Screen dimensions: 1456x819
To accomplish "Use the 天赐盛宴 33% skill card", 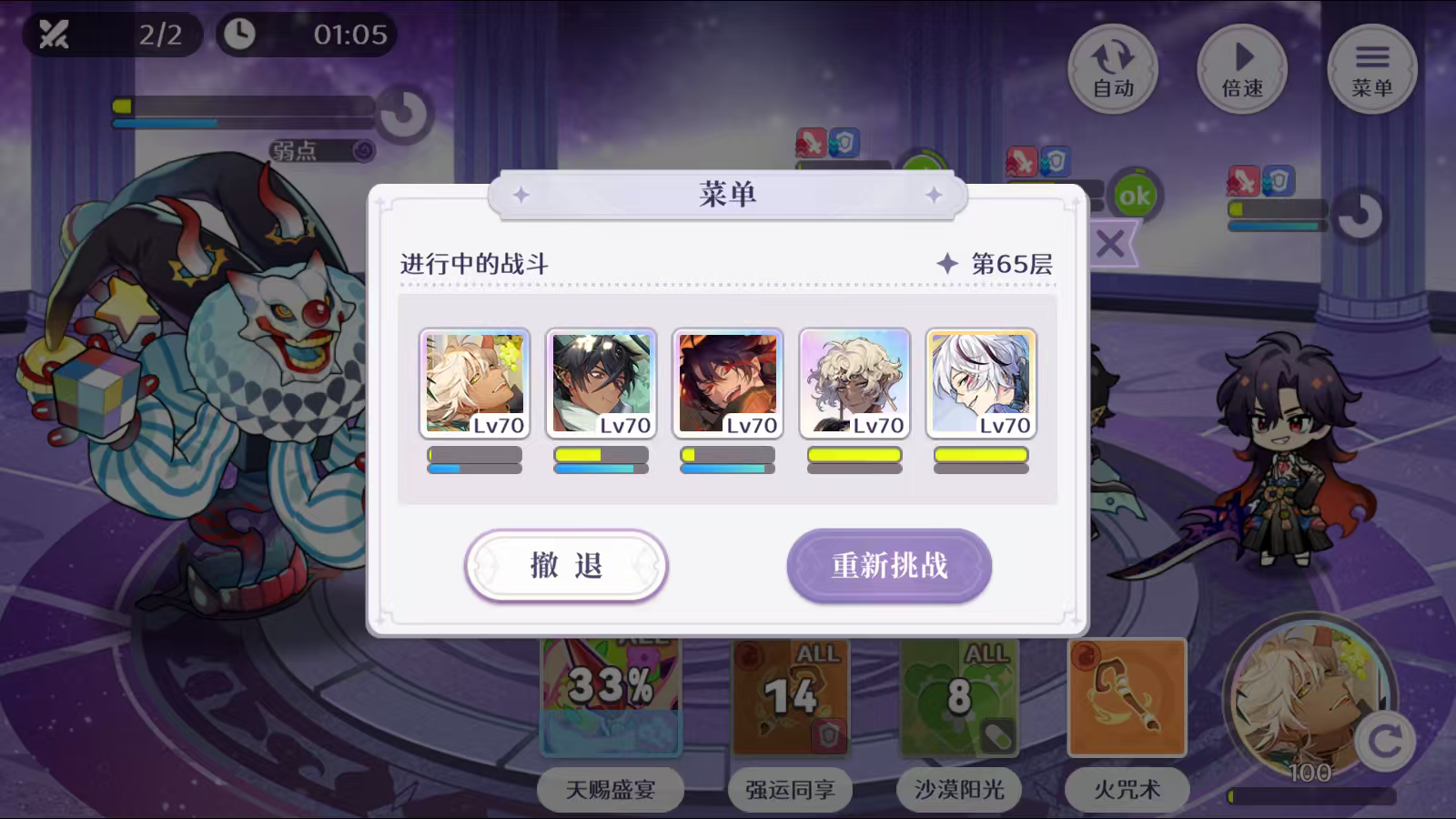I will click(610, 696).
